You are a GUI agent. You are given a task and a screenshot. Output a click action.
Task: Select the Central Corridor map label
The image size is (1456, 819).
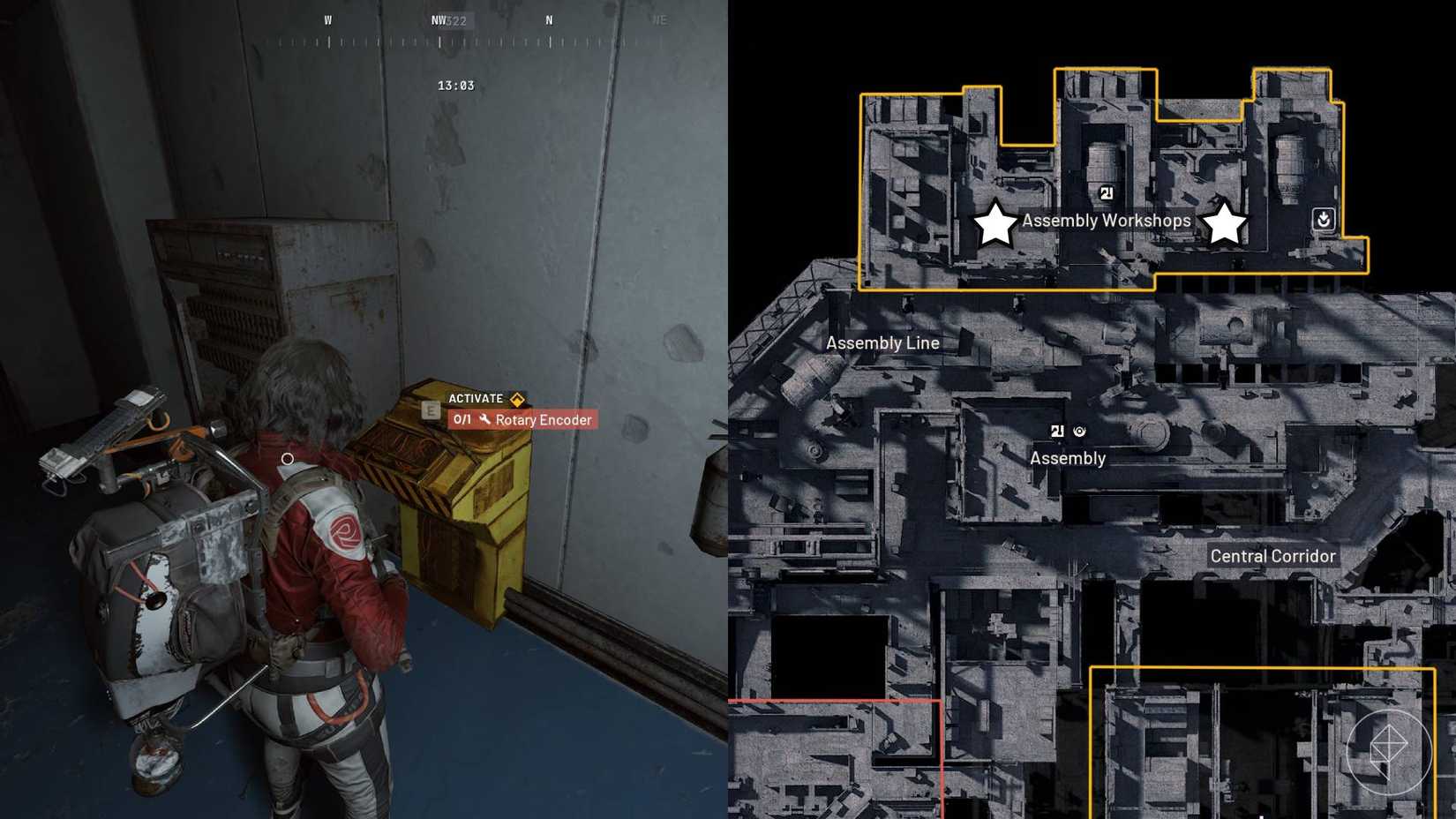point(1273,556)
